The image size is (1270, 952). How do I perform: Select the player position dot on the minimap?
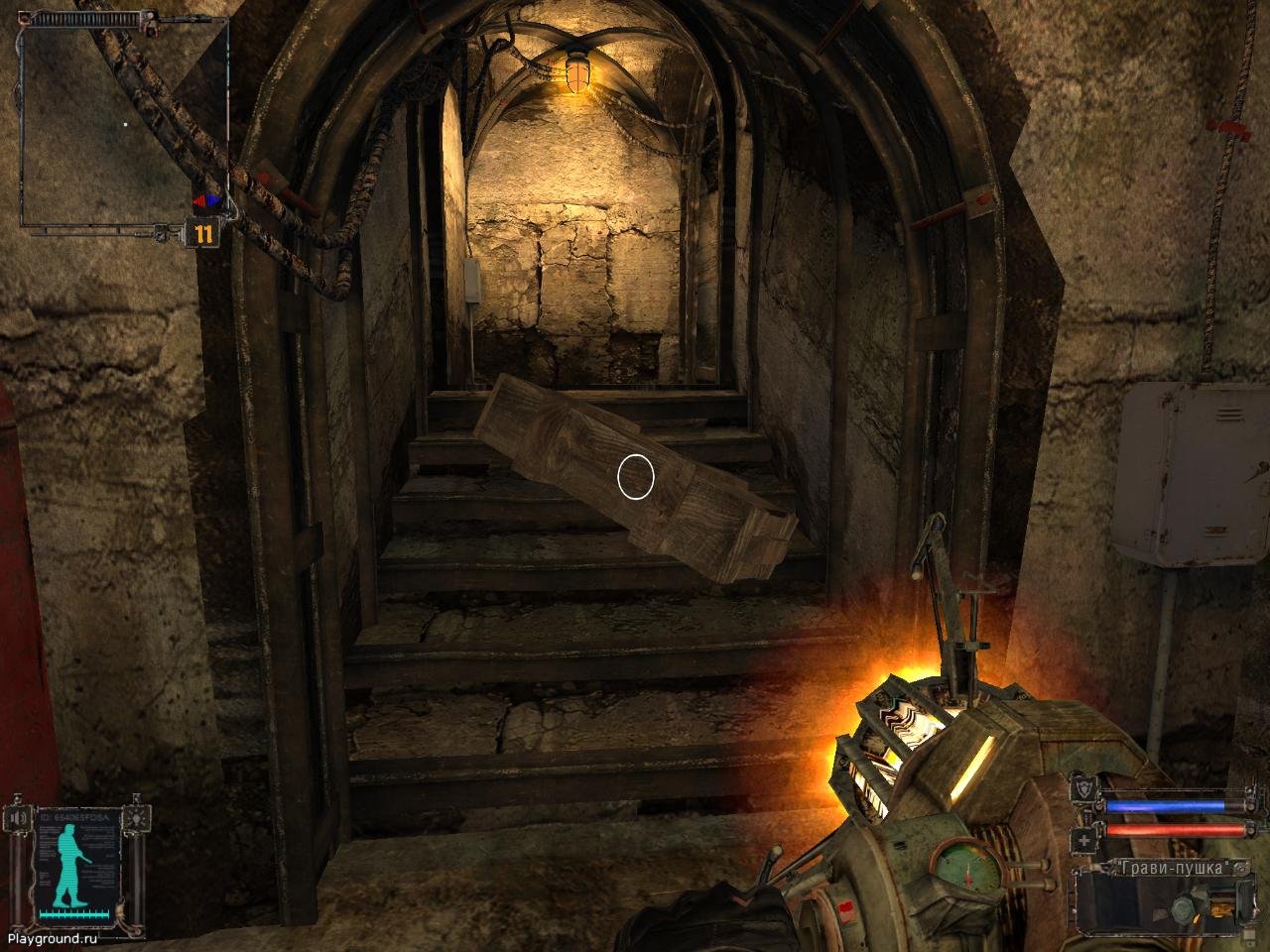tap(125, 123)
